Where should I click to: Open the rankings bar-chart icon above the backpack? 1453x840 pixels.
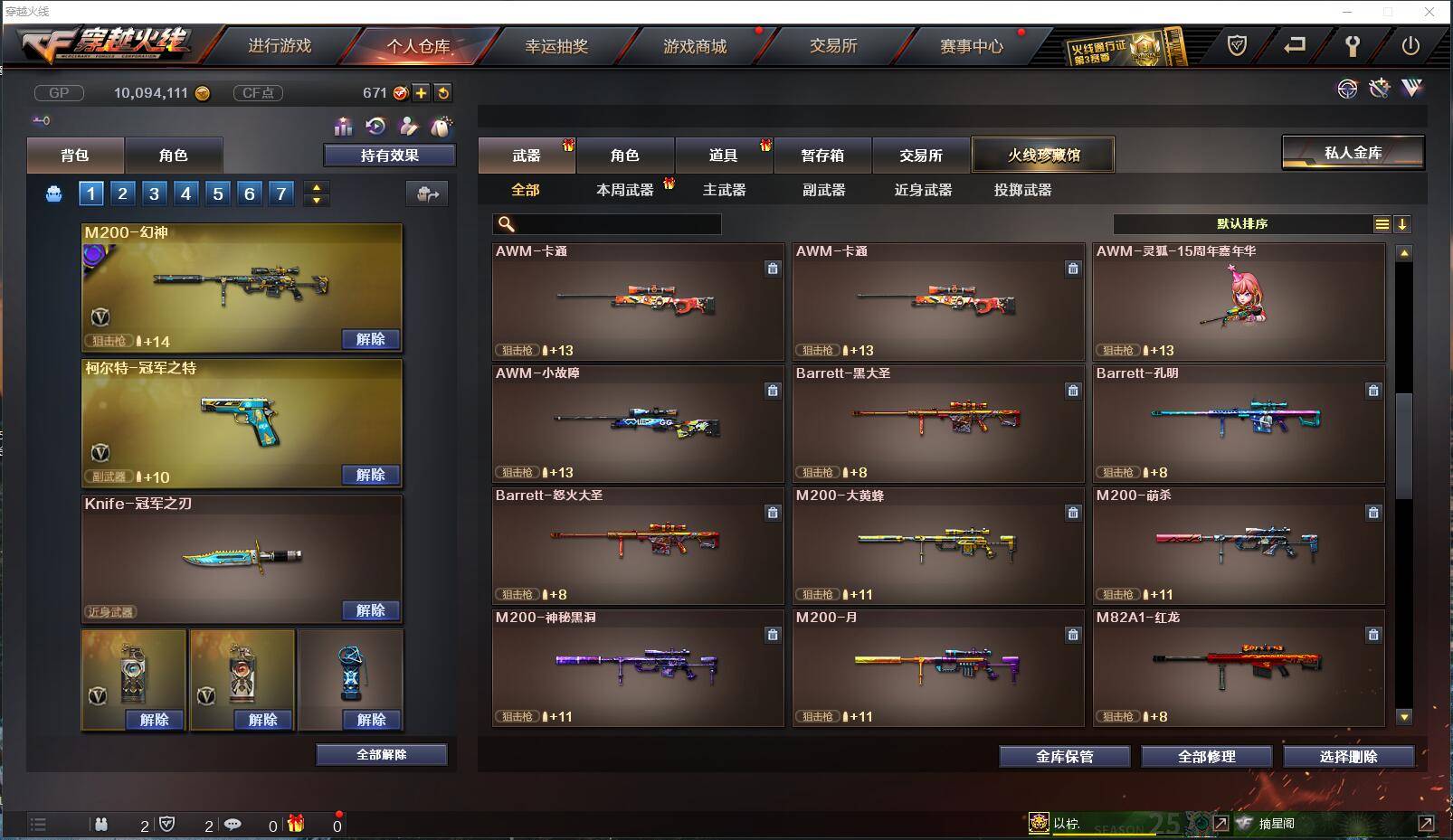click(x=344, y=127)
